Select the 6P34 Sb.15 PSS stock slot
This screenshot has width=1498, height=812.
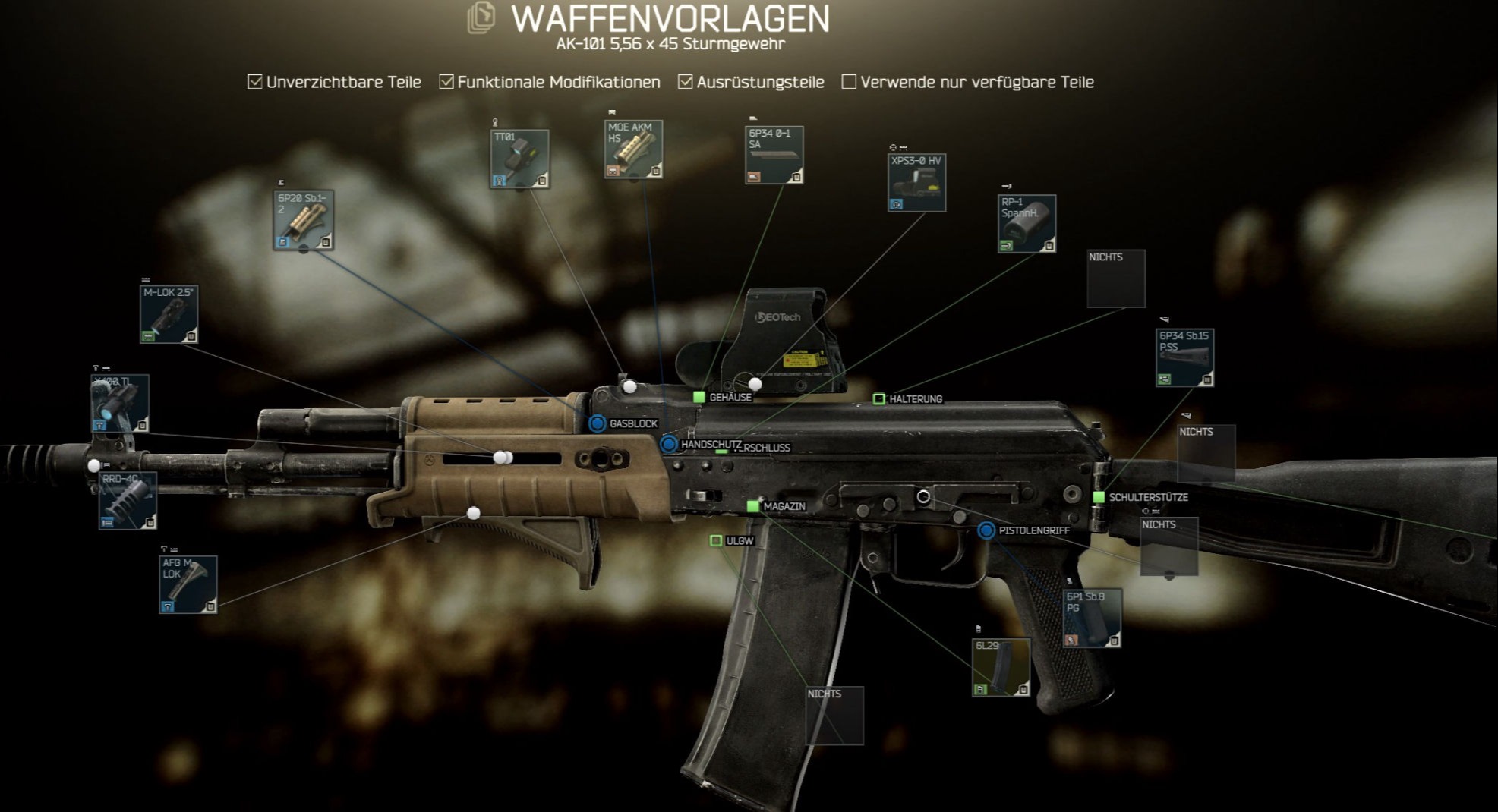(x=1184, y=357)
